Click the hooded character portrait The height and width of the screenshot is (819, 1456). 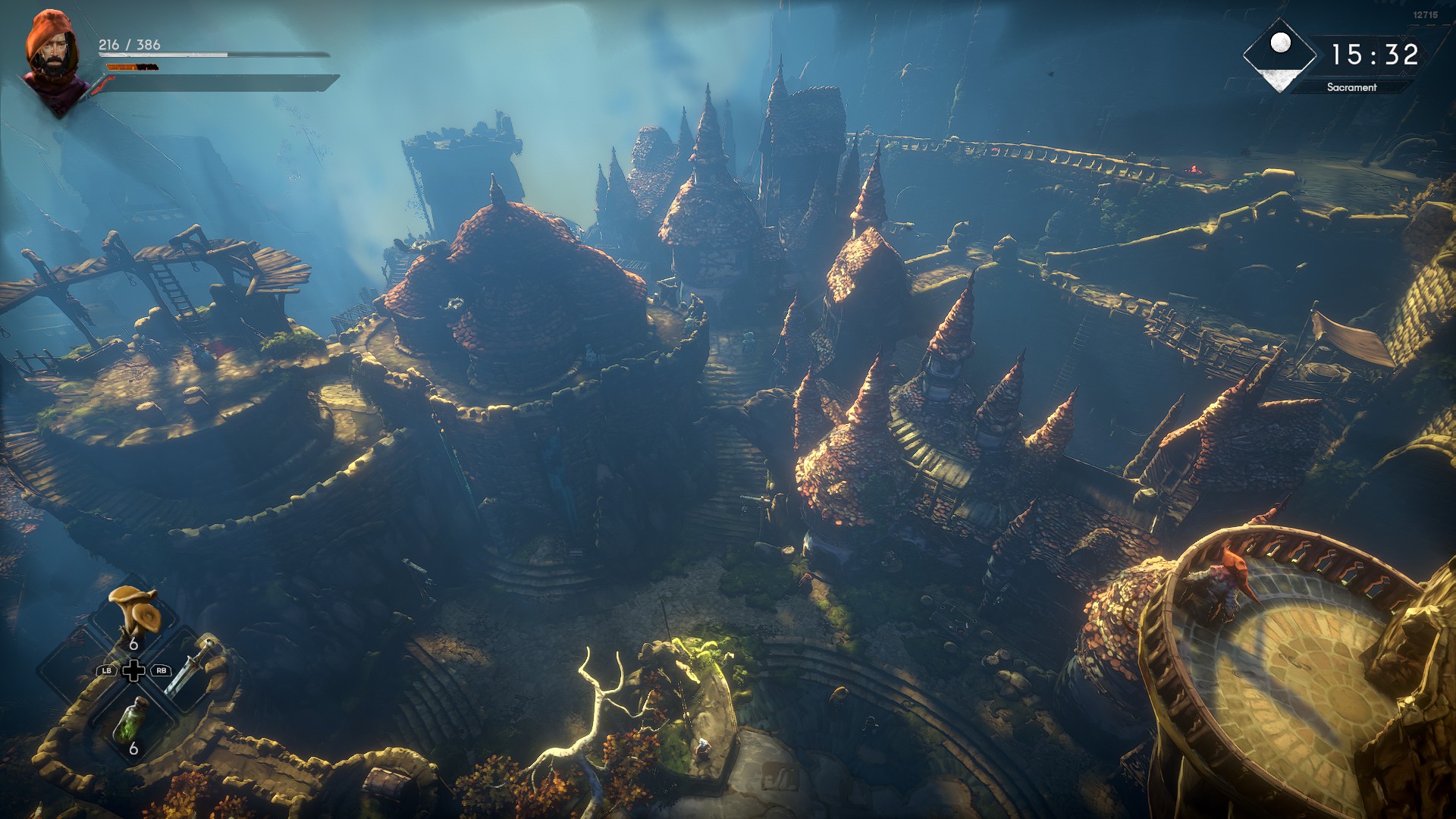pos(53,61)
